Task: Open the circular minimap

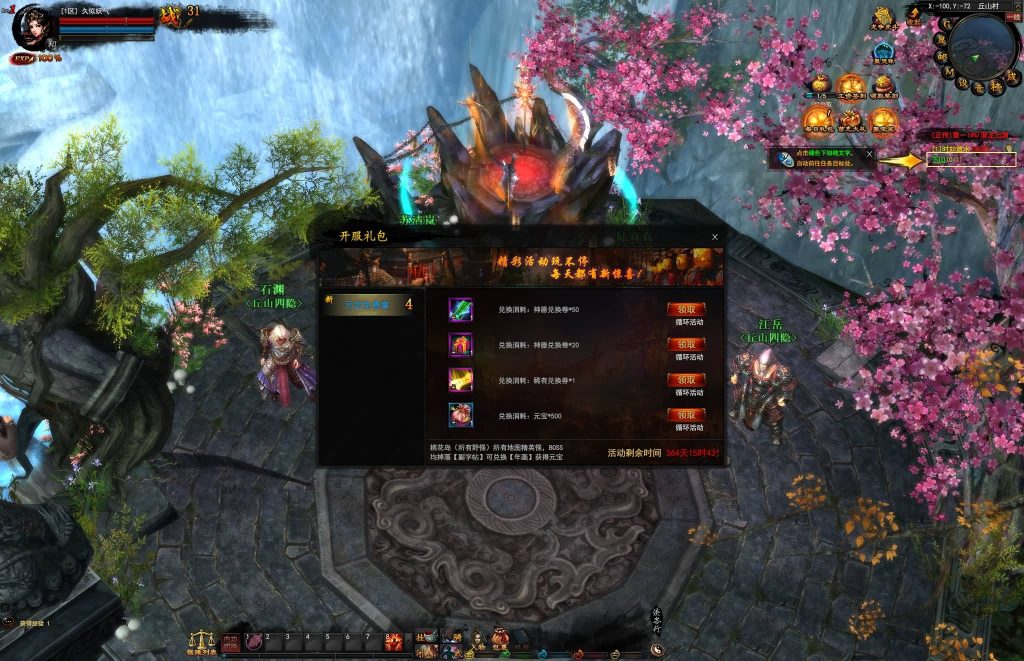Action: [x=982, y=47]
